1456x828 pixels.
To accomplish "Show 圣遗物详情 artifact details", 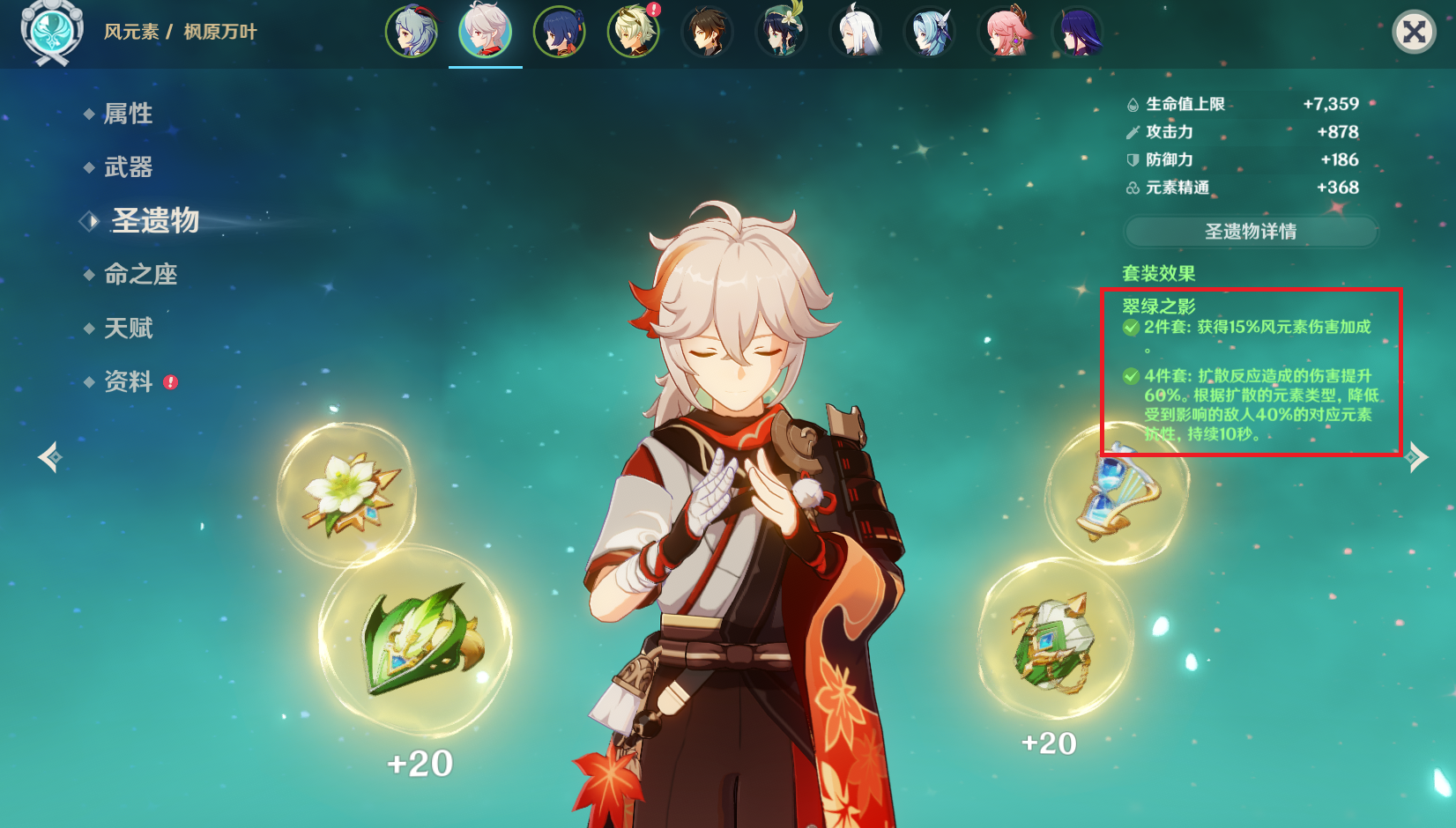I will [1251, 232].
